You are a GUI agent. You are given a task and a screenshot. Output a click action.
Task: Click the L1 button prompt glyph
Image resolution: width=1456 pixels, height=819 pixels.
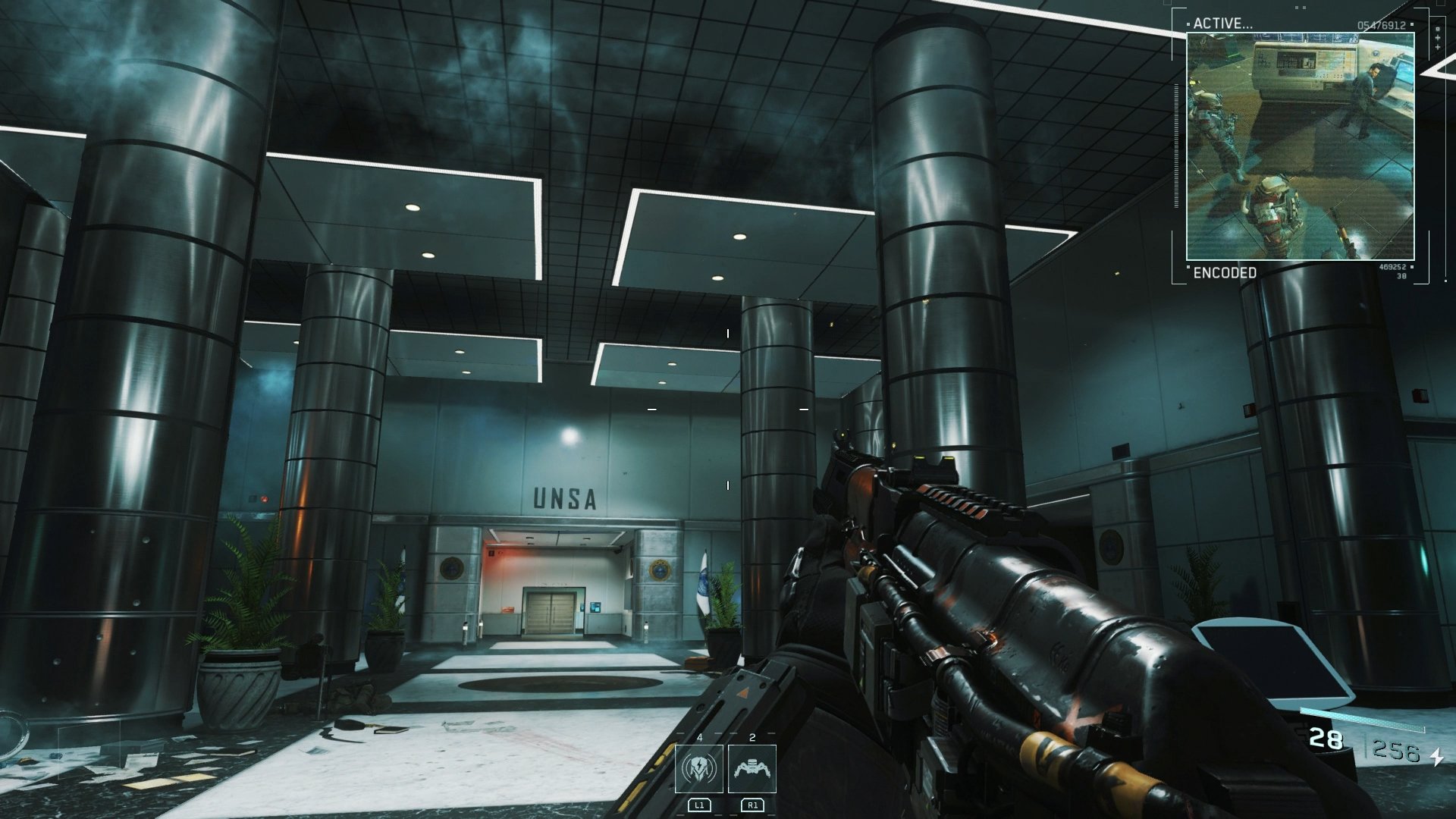click(x=700, y=805)
